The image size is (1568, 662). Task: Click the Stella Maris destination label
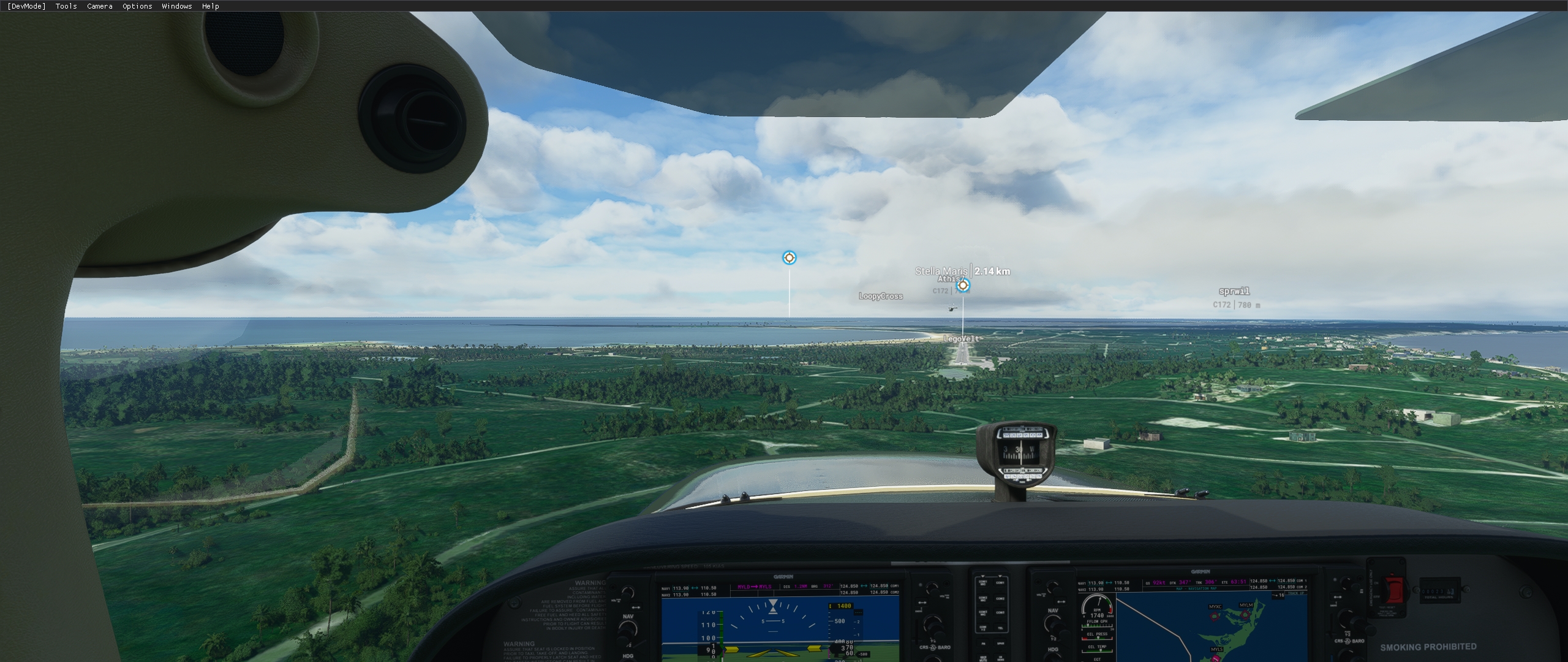(941, 271)
